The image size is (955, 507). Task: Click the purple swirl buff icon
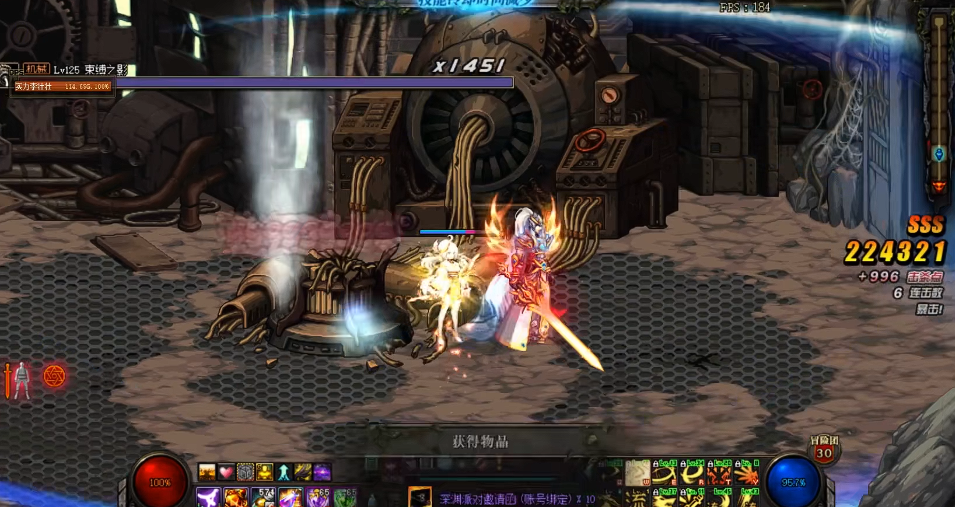click(322, 472)
